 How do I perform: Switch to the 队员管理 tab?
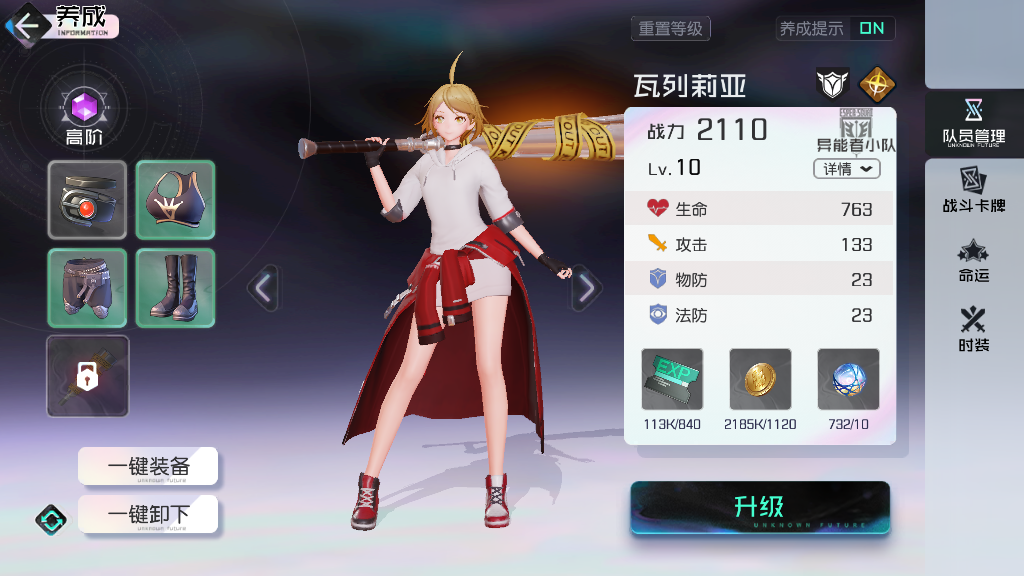pyautogui.click(x=973, y=123)
